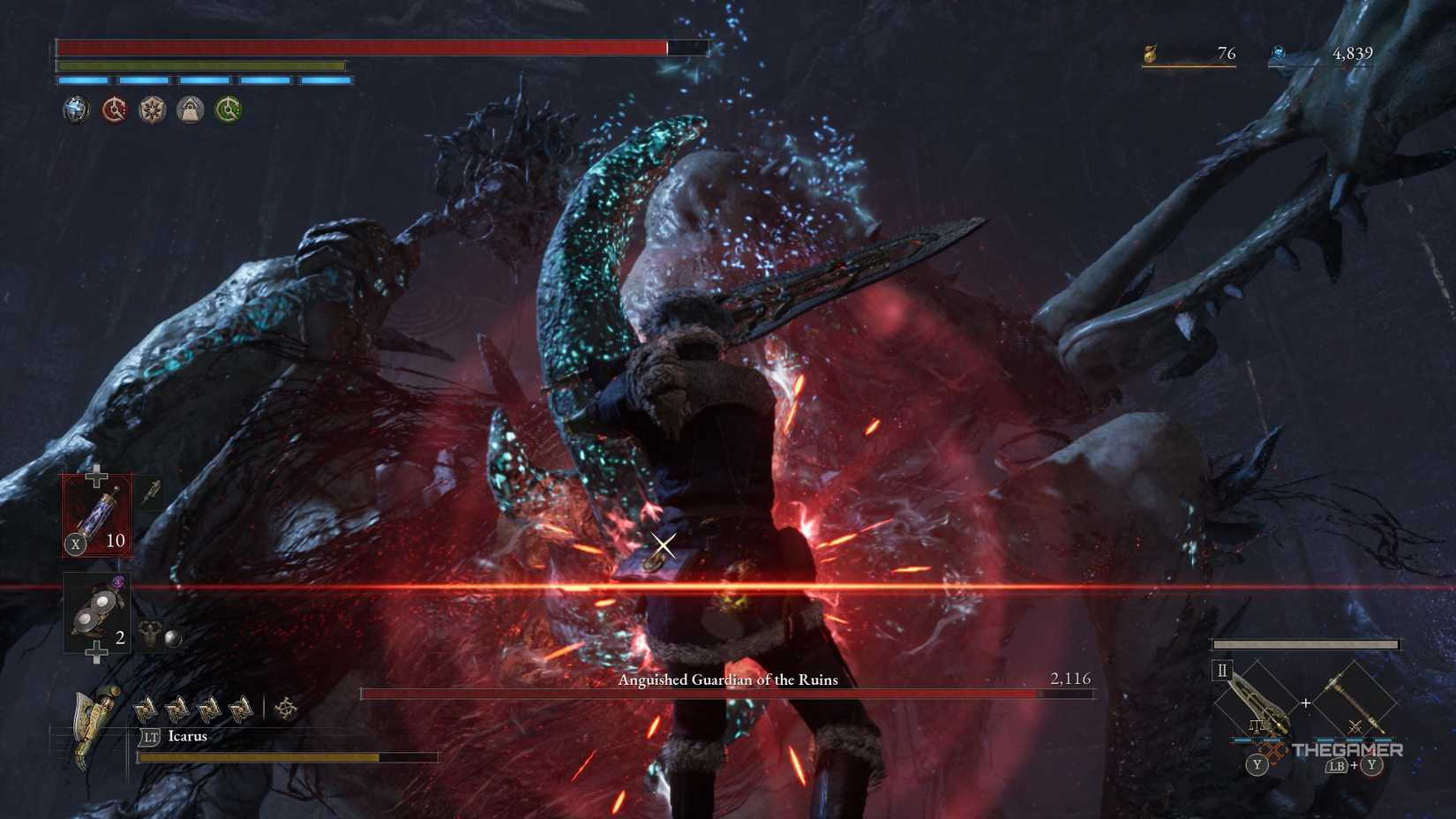Click the gold currency counter showing 76
1456x819 pixels.
click(x=1225, y=54)
